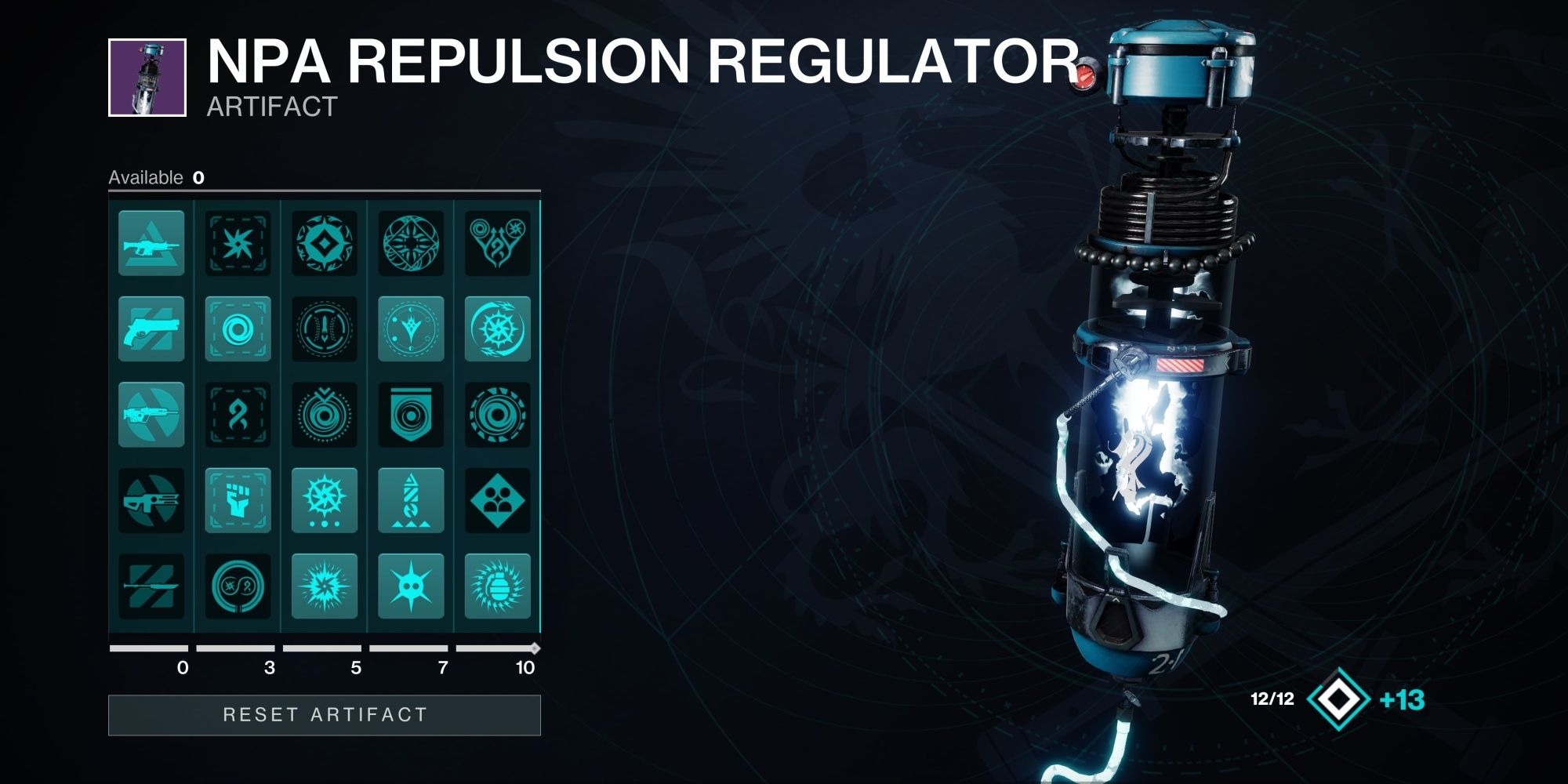
Task: Select the rifle-over-triangle perk
Action: point(151,243)
